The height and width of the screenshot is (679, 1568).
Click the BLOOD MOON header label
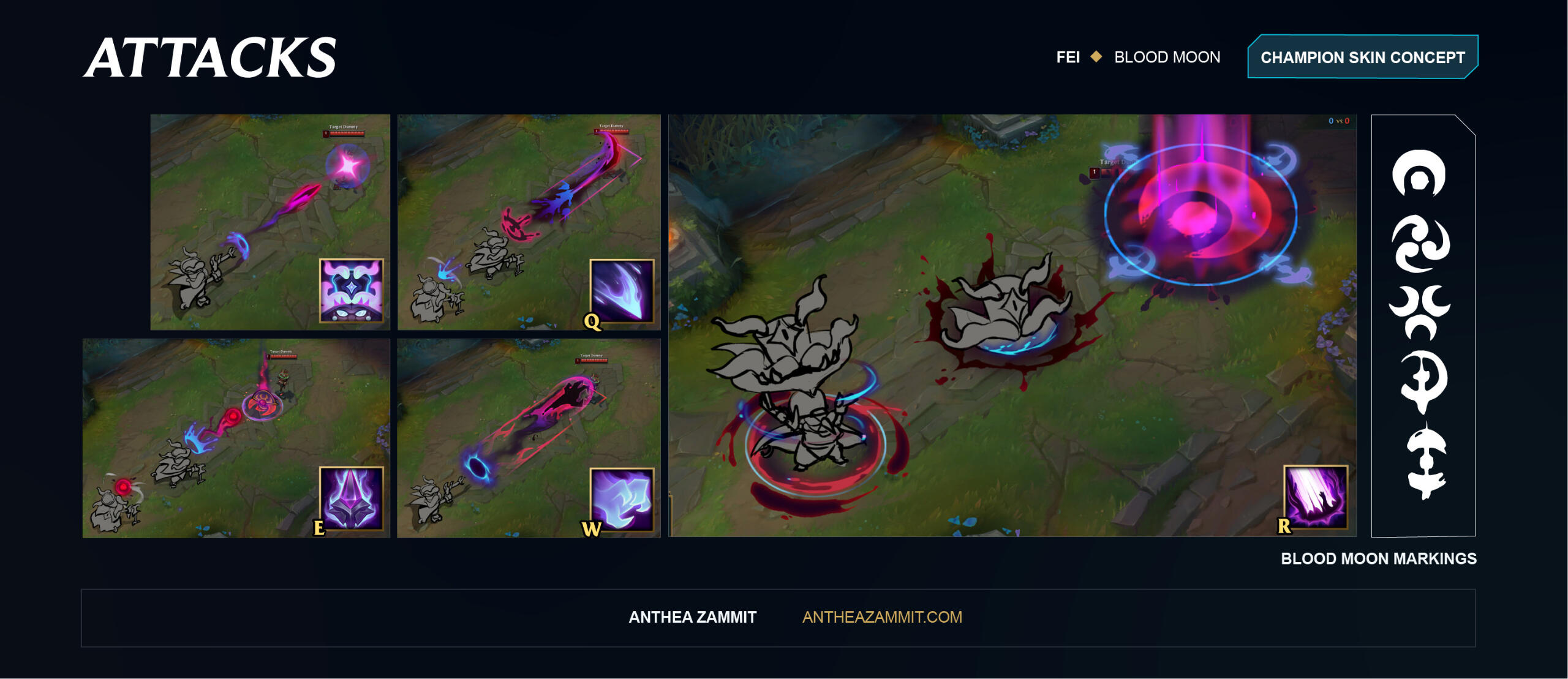(1167, 57)
